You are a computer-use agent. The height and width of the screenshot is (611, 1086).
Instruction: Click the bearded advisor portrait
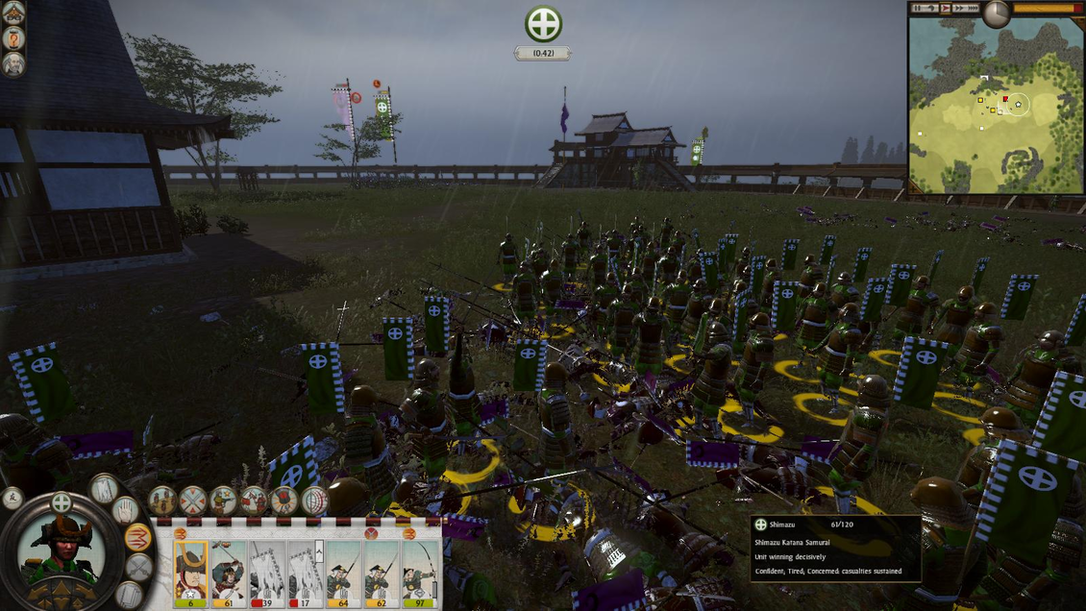pyautogui.click(x=14, y=64)
